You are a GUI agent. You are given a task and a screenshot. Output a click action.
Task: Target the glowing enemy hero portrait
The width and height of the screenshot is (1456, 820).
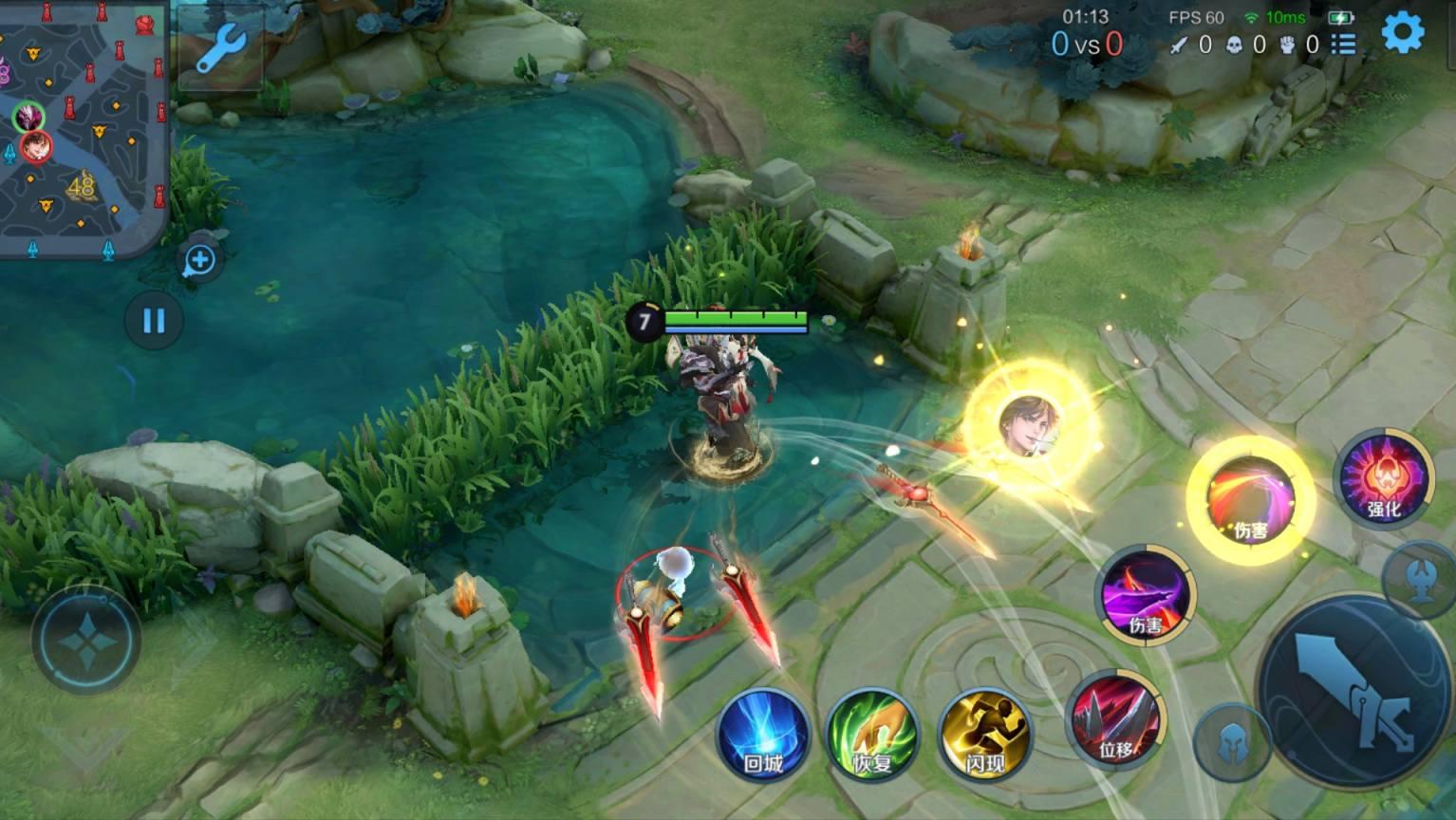click(1030, 426)
